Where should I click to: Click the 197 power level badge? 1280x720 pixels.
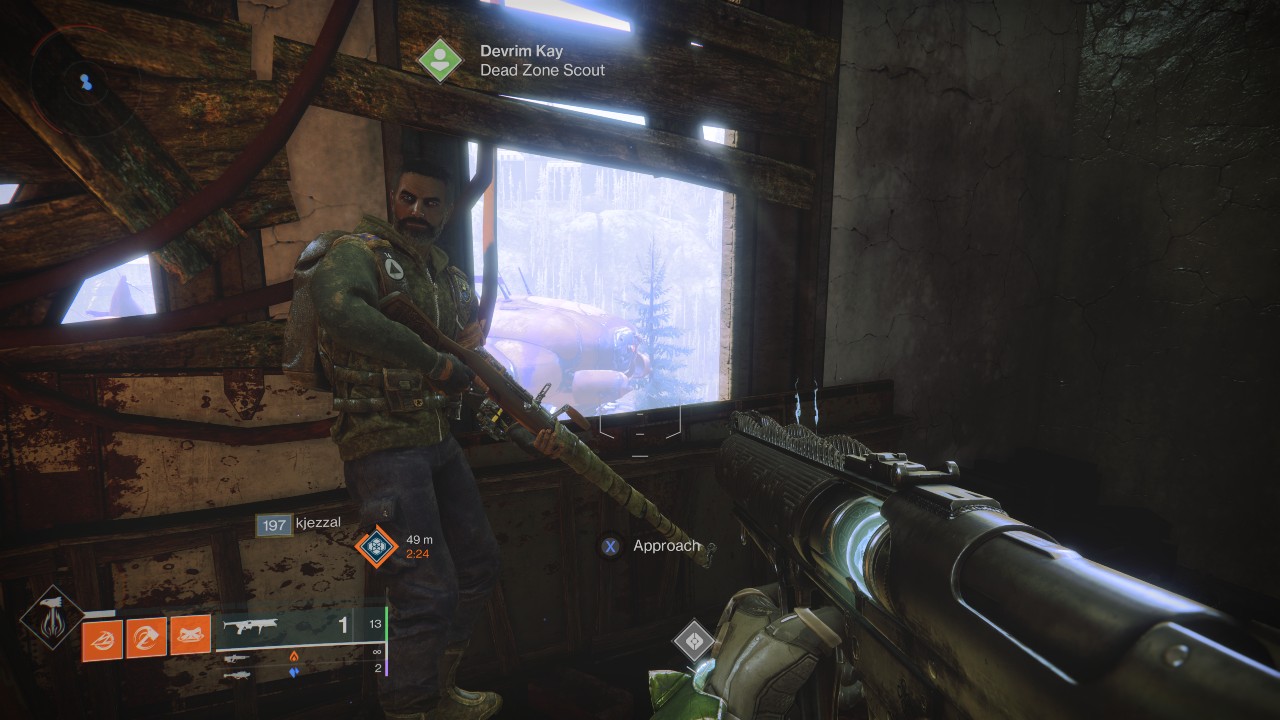click(x=274, y=525)
